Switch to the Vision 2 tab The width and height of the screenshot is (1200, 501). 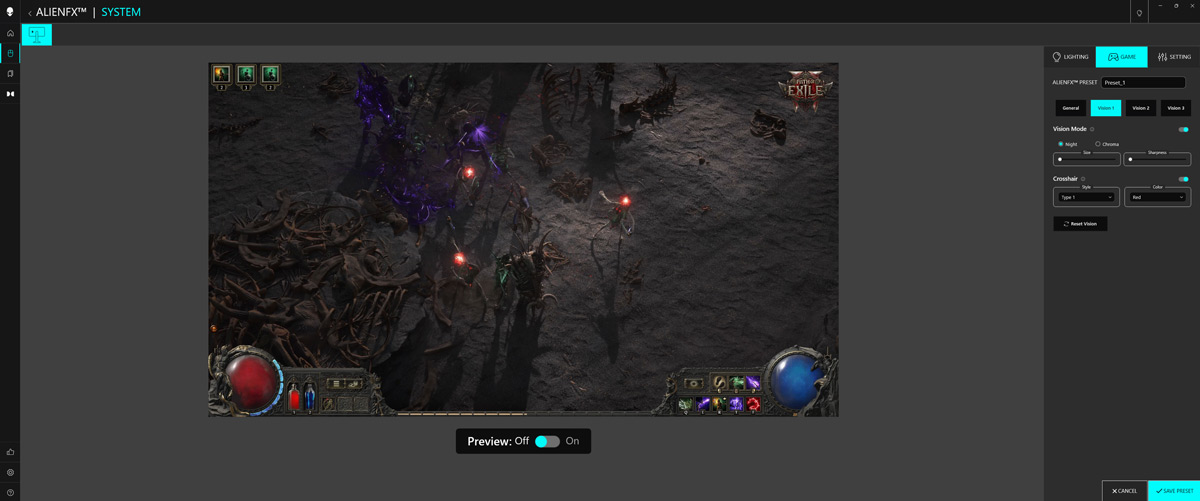coord(1140,108)
